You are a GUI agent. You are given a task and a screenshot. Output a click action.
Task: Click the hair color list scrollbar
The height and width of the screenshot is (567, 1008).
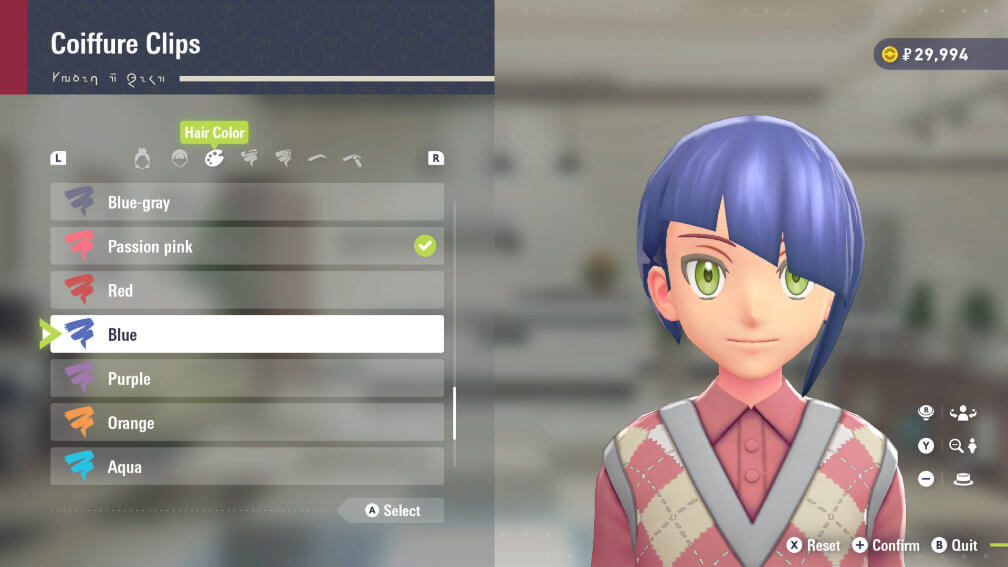tap(455, 413)
